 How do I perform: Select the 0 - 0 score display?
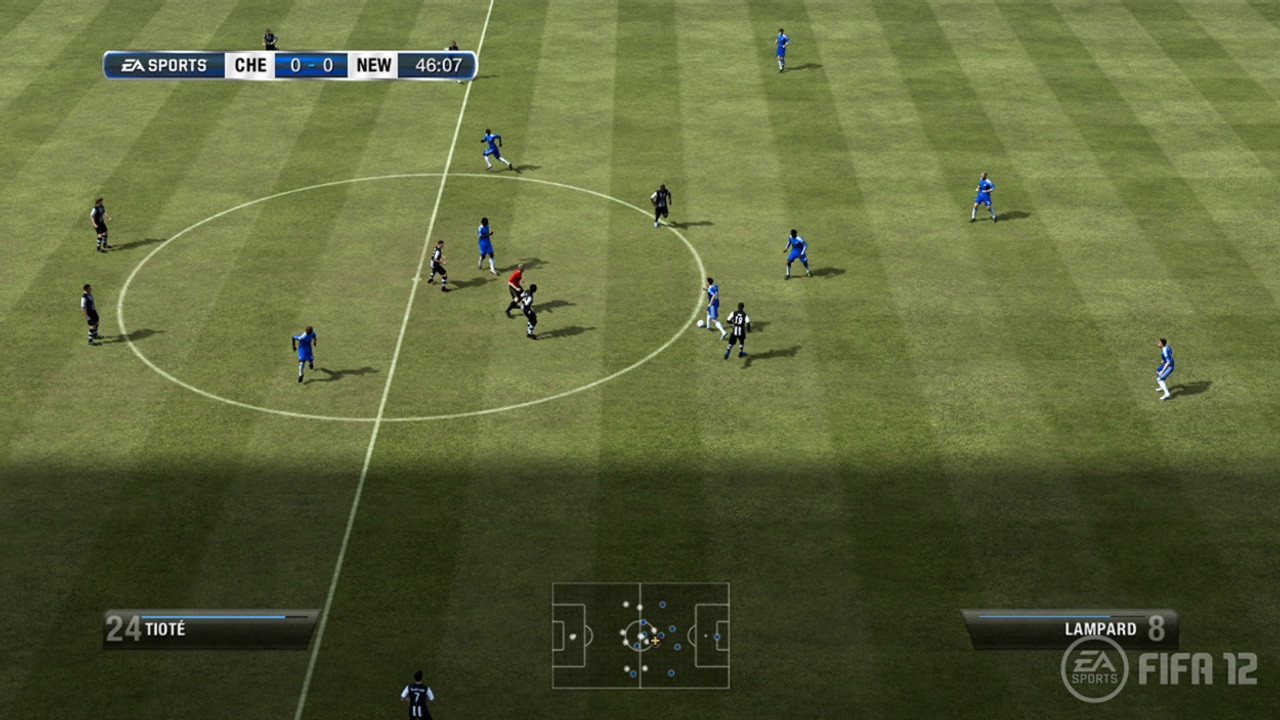[310, 64]
